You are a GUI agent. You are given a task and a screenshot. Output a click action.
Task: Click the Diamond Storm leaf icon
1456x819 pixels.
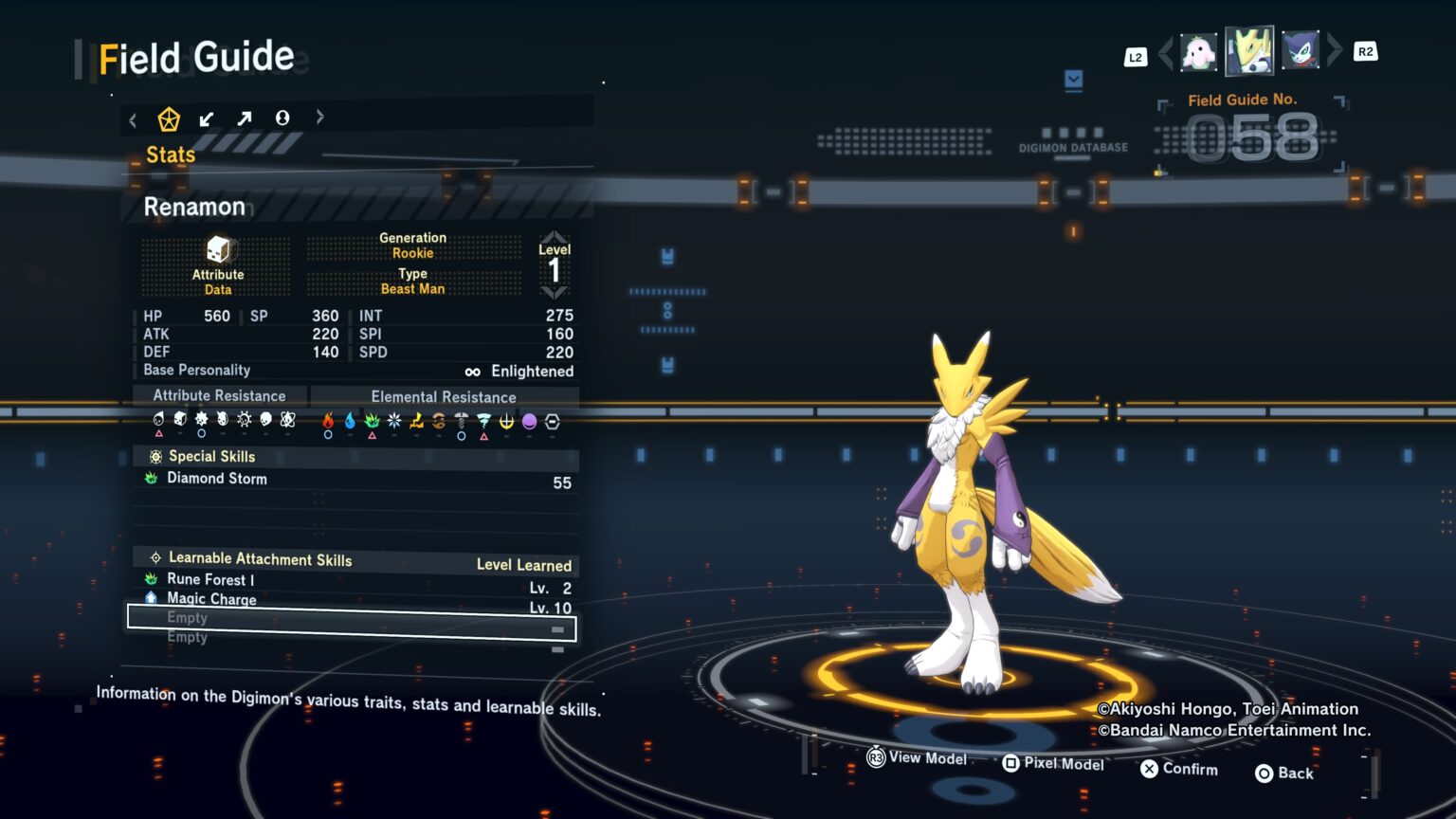[154, 479]
